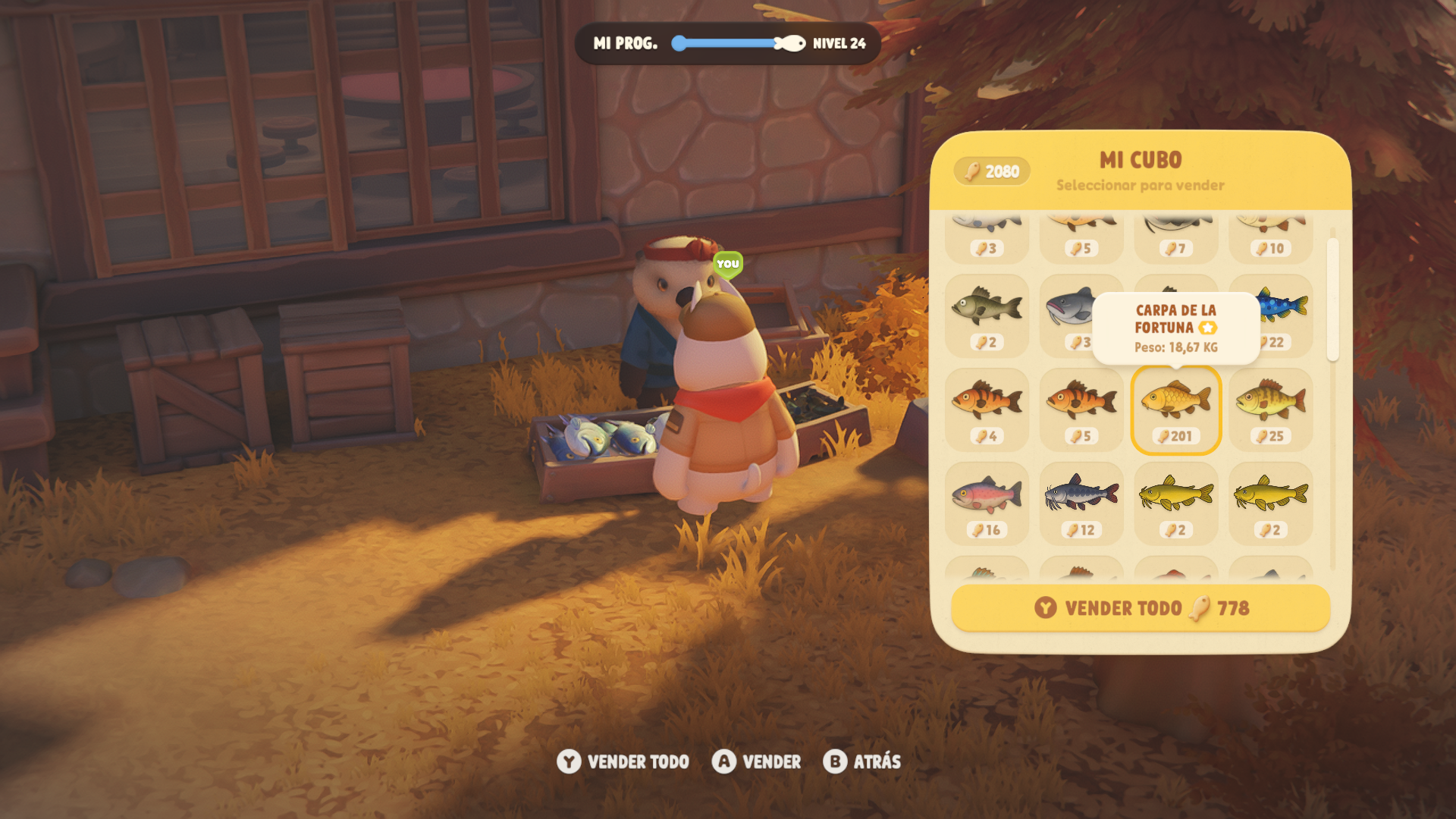
Task: Sell everything with Vender Todo for 778
Action: [x=1141, y=608]
